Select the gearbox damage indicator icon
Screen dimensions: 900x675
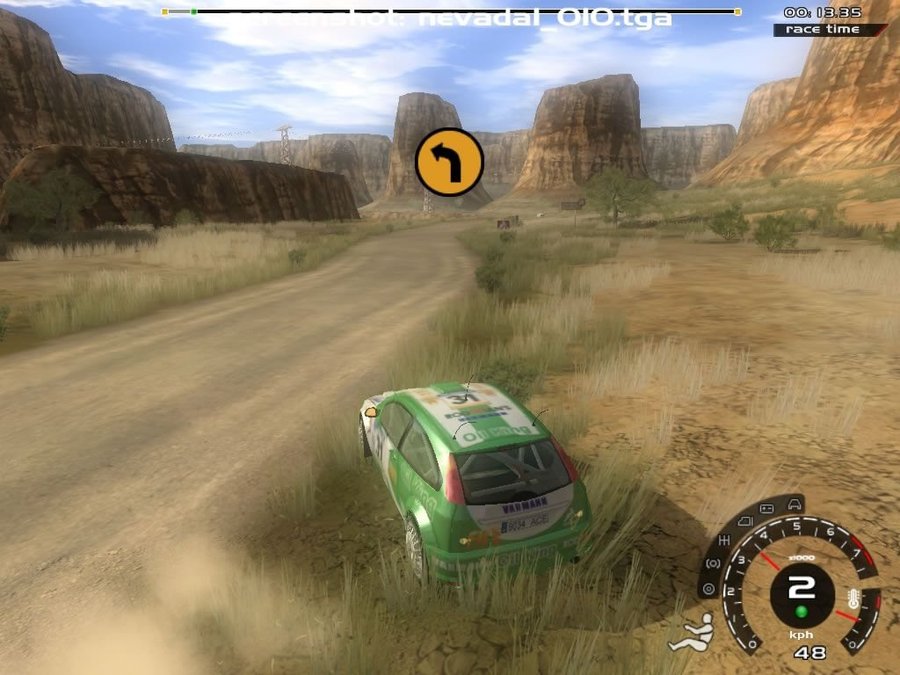pyautogui.click(x=725, y=540)
